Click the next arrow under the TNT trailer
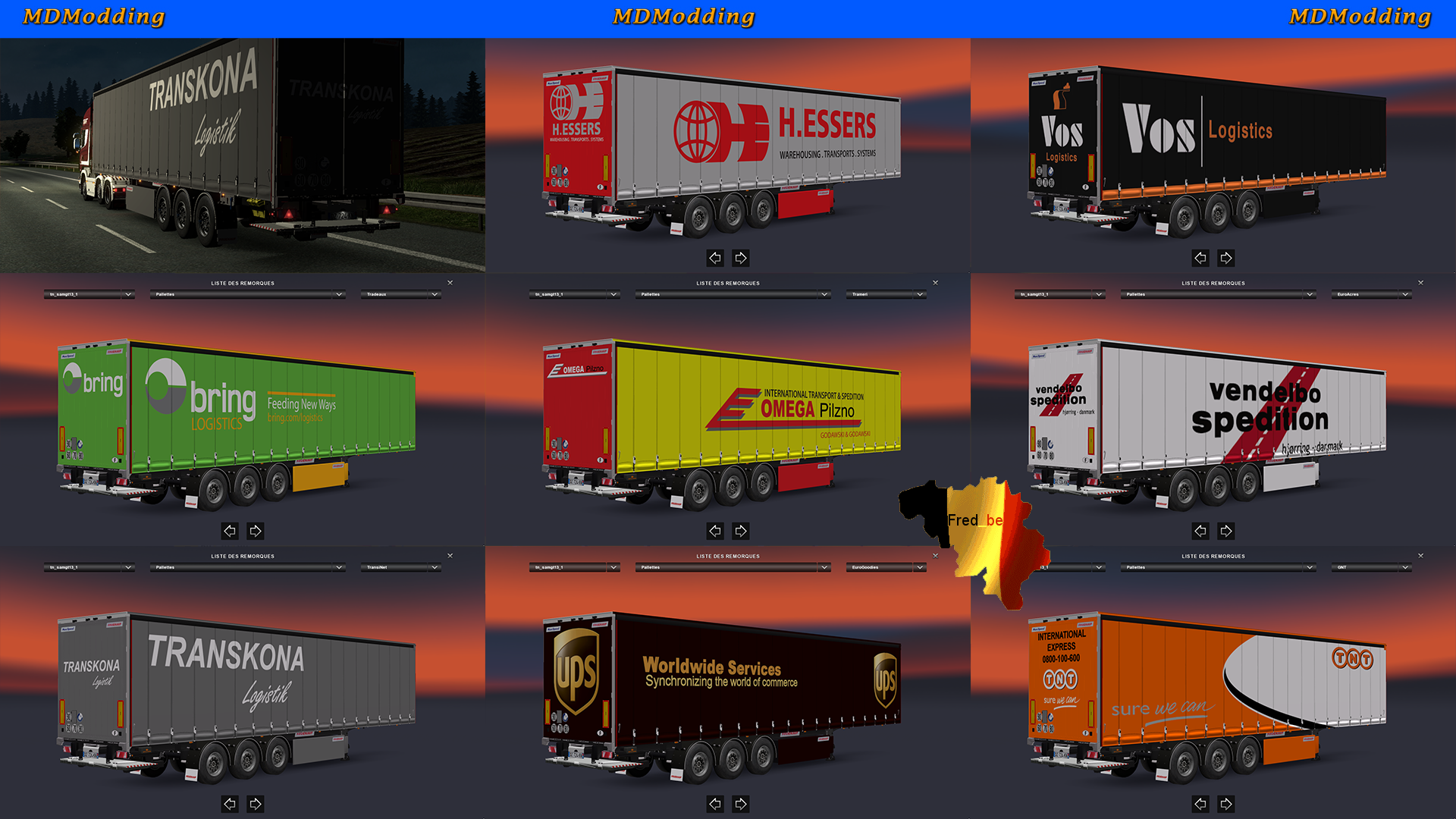 (1225, 804)
